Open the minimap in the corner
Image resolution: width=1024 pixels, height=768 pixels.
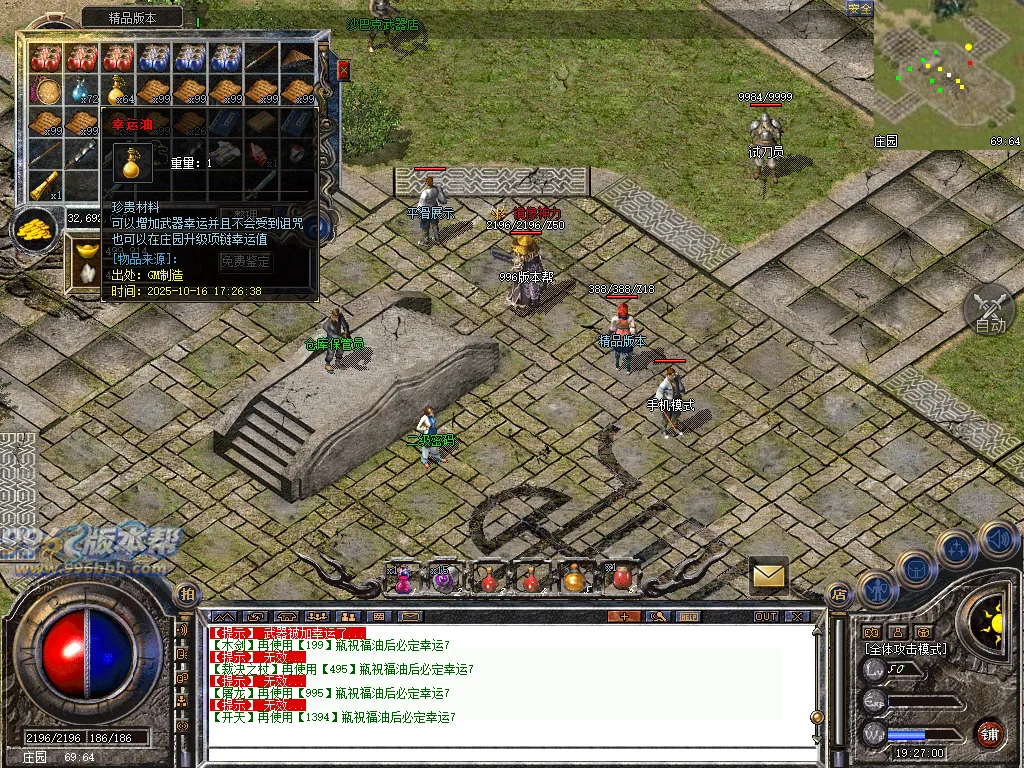point(947,75)
